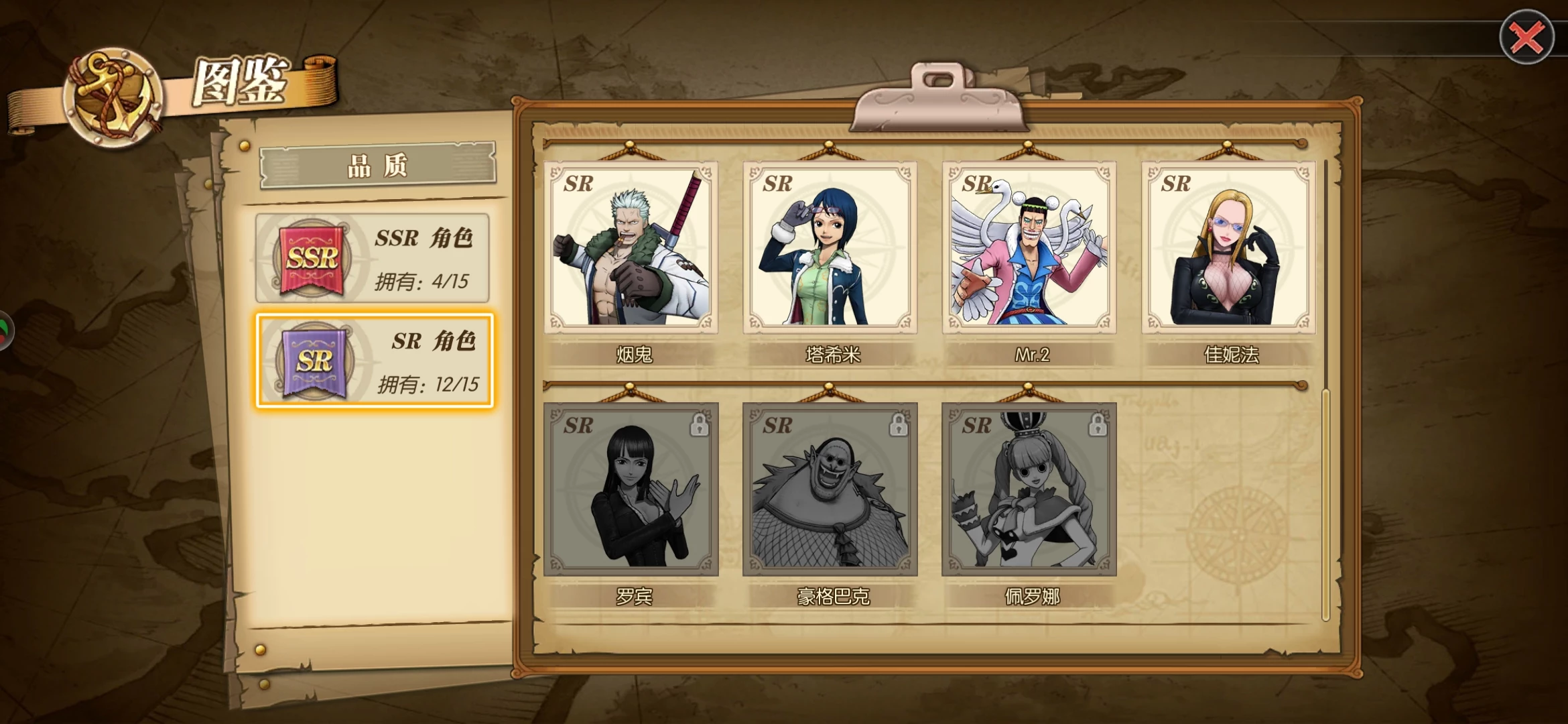Select the SR 角色 category
This screenshot has width=1568, height=724.
(374, 361)
